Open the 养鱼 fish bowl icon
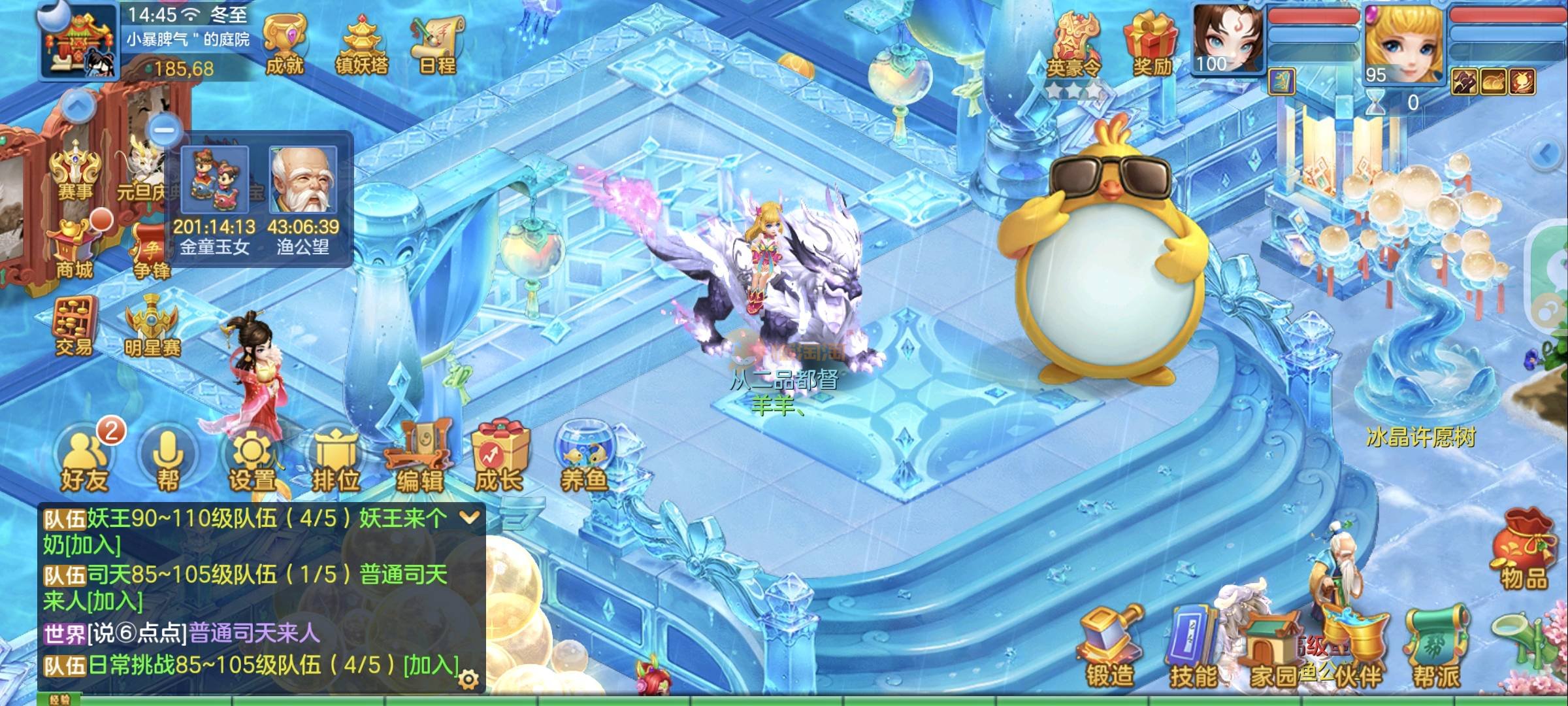Image resolution: width=1568 pixels, height=706 pixels. (x=583, y=456)
